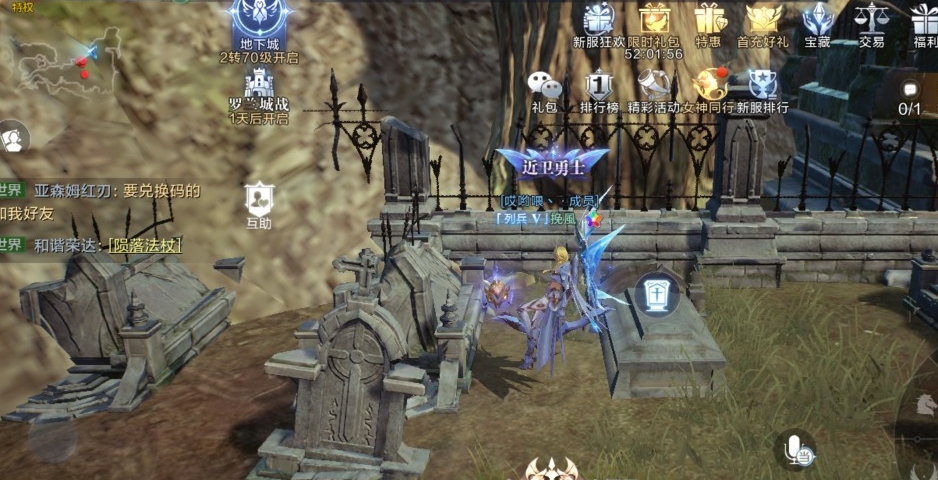This screenshot has width=938, height=480.
Task: Open the 特惠 special offers icon
Action: 709,20
